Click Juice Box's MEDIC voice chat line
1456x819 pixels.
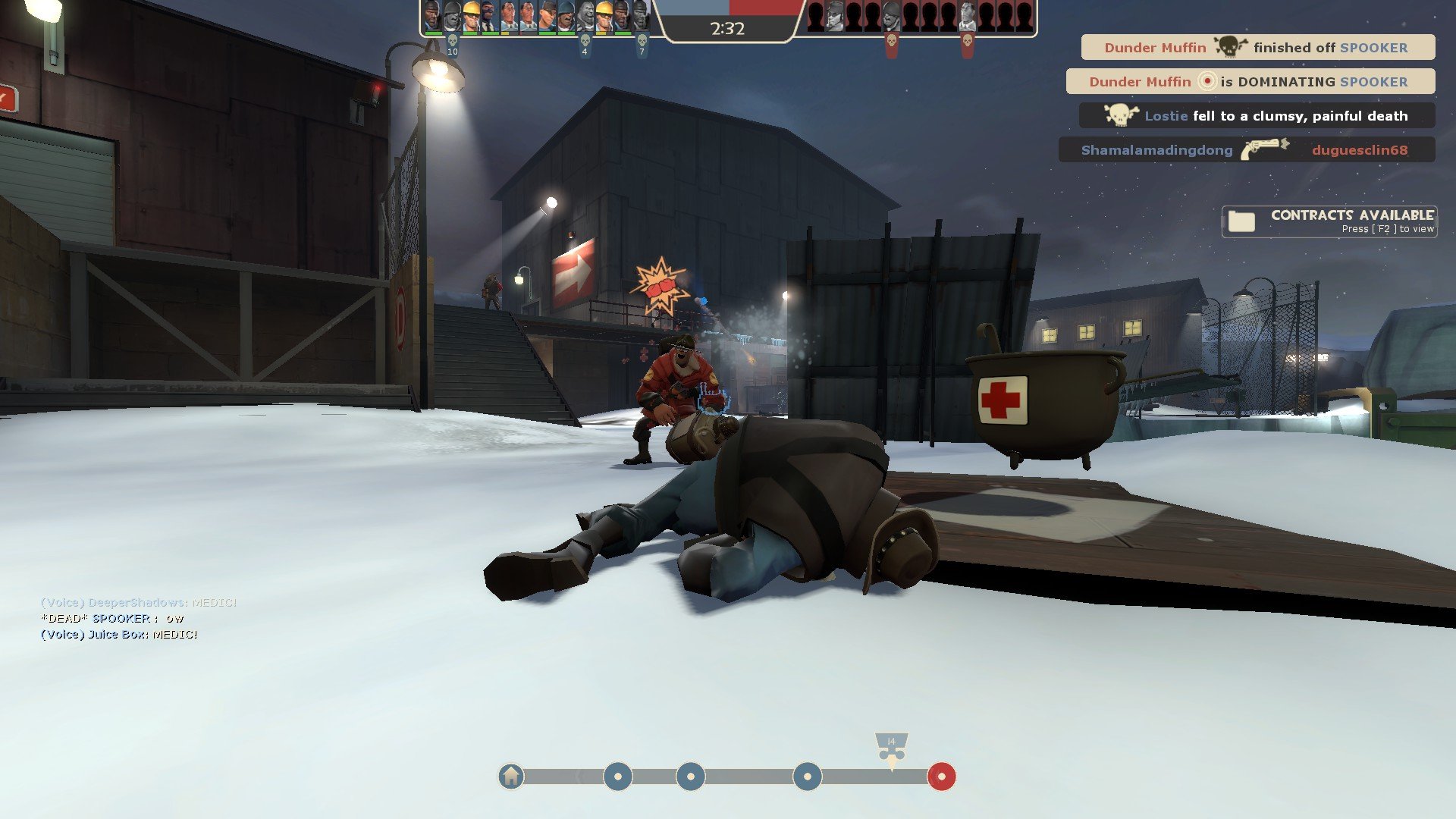(x=119, y=634)
